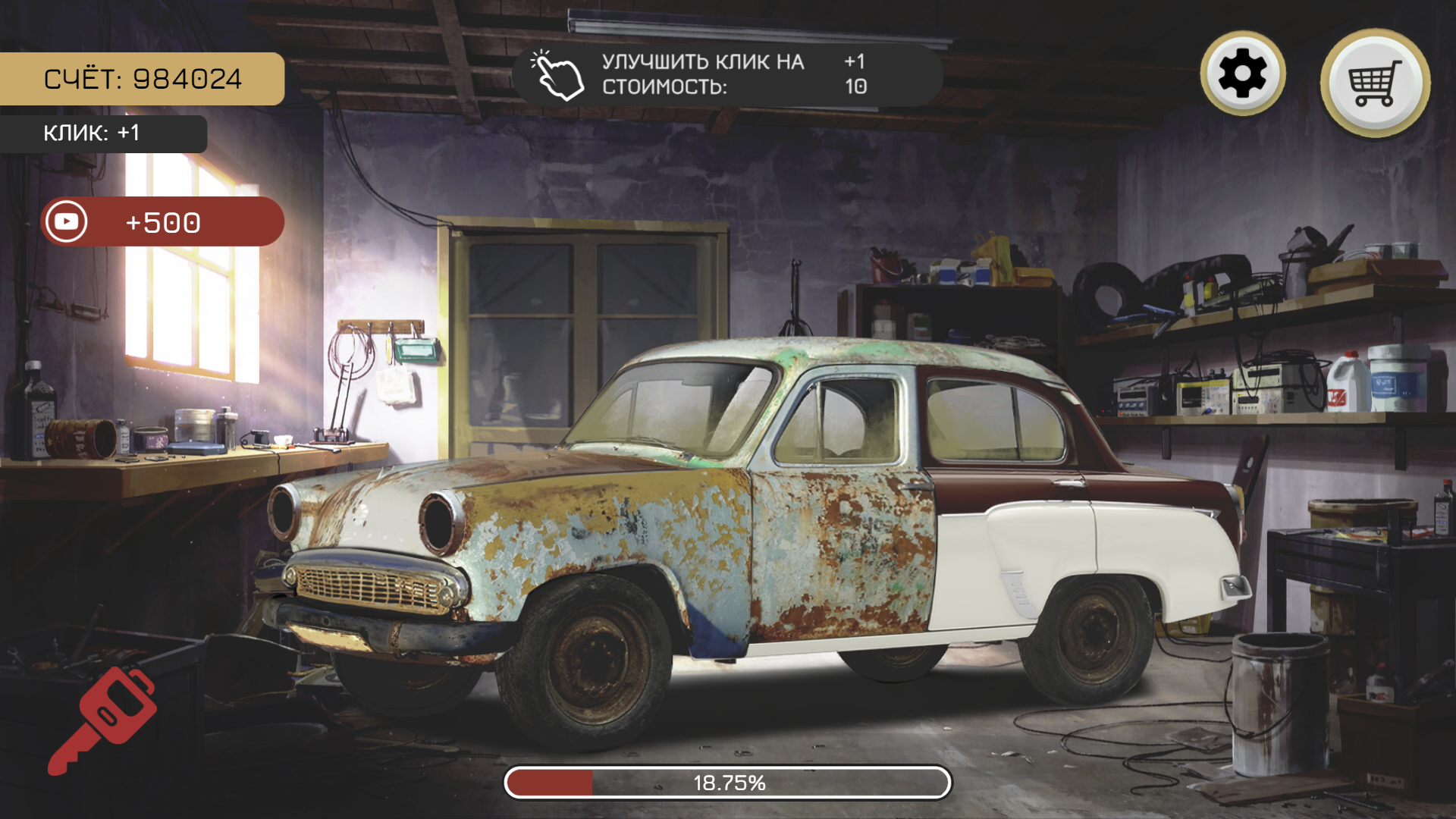Click the СТОИМОСТЬ cost value 10
1456x819 pixels.
click(x=856, y=87)
